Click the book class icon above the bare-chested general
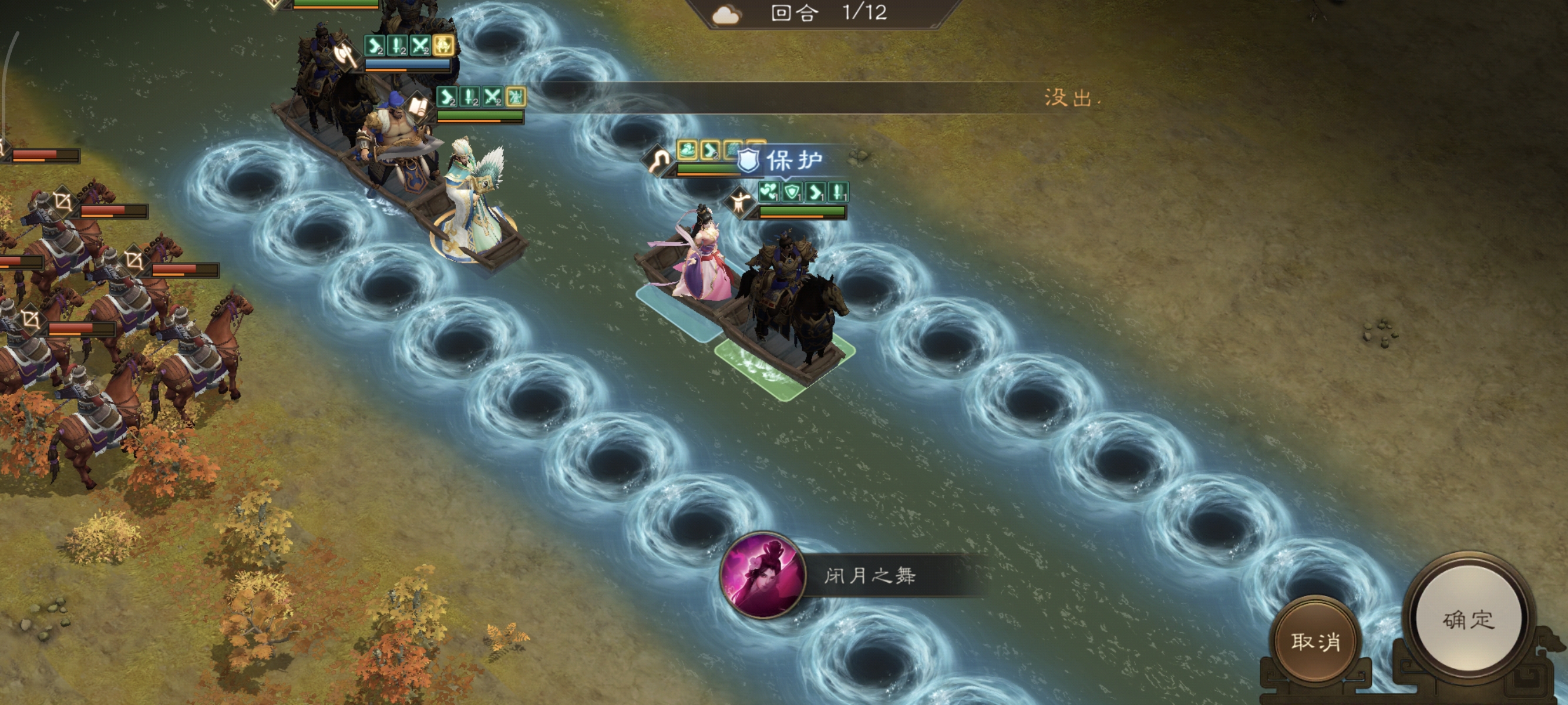The width and height of the screenshot is (1568, 705). click(418, 108)
